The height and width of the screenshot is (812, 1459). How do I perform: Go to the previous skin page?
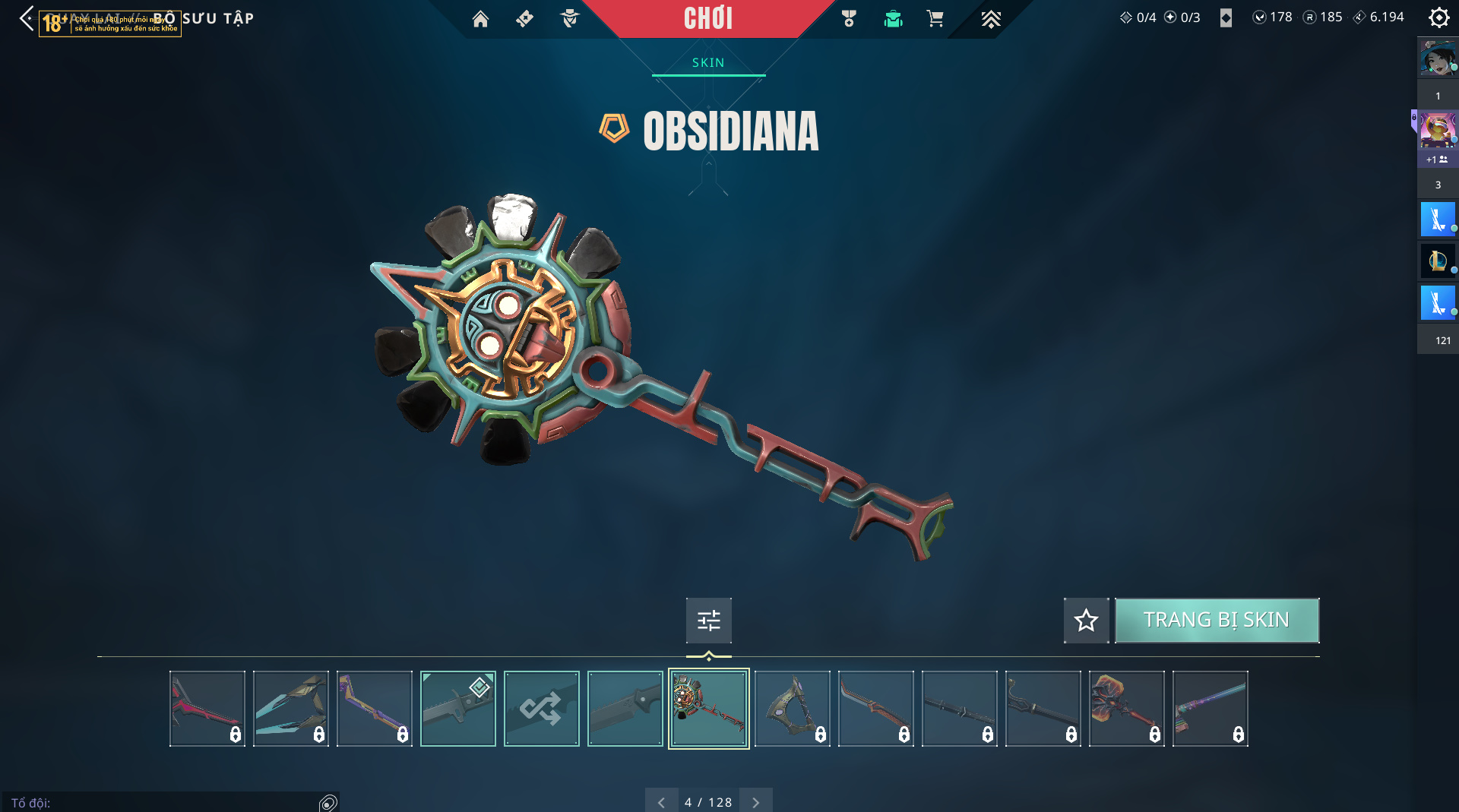661,802
